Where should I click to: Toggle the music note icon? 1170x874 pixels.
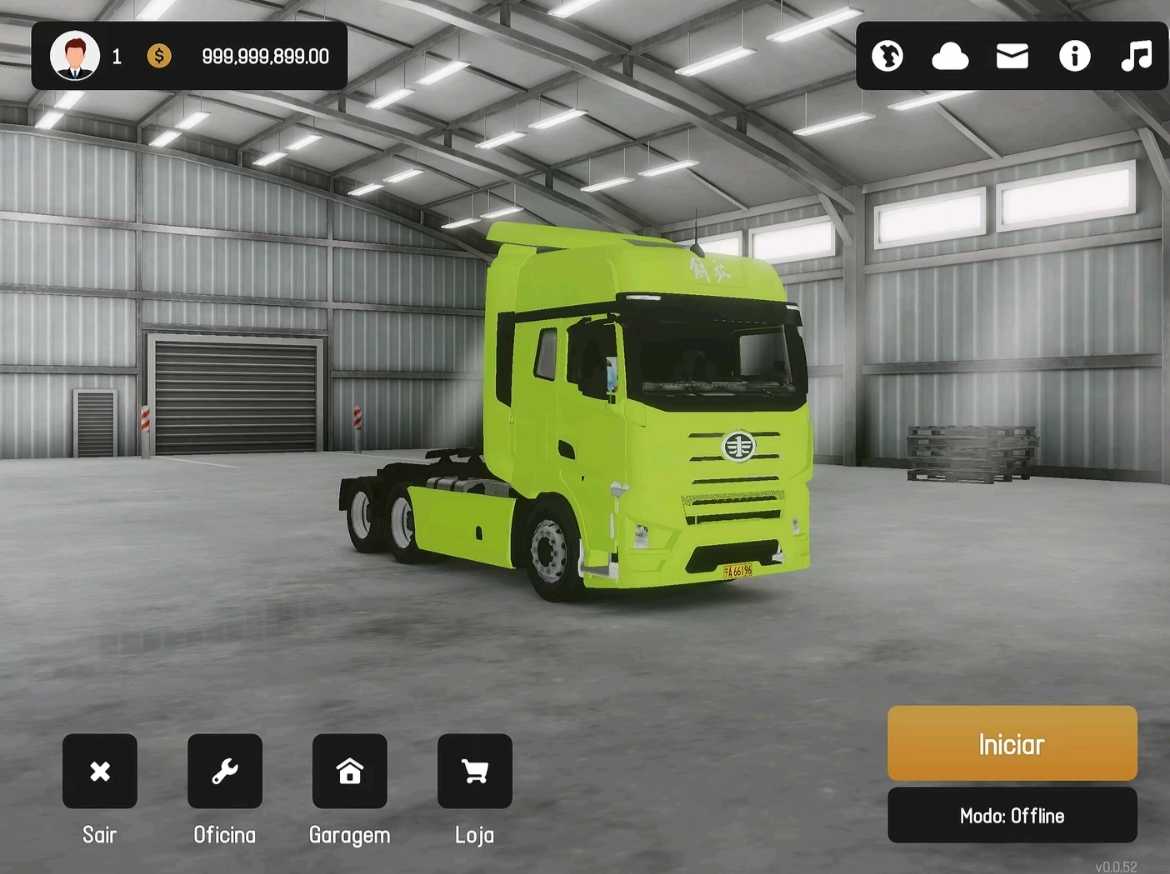[x=1136, y=56]
